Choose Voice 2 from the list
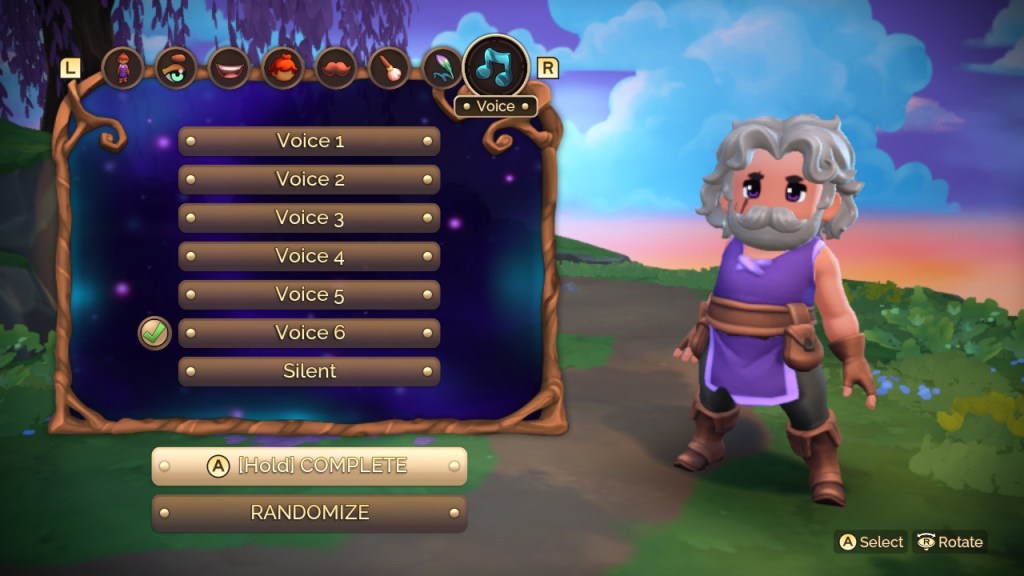 pyautogui.click(x=309, y=180)
